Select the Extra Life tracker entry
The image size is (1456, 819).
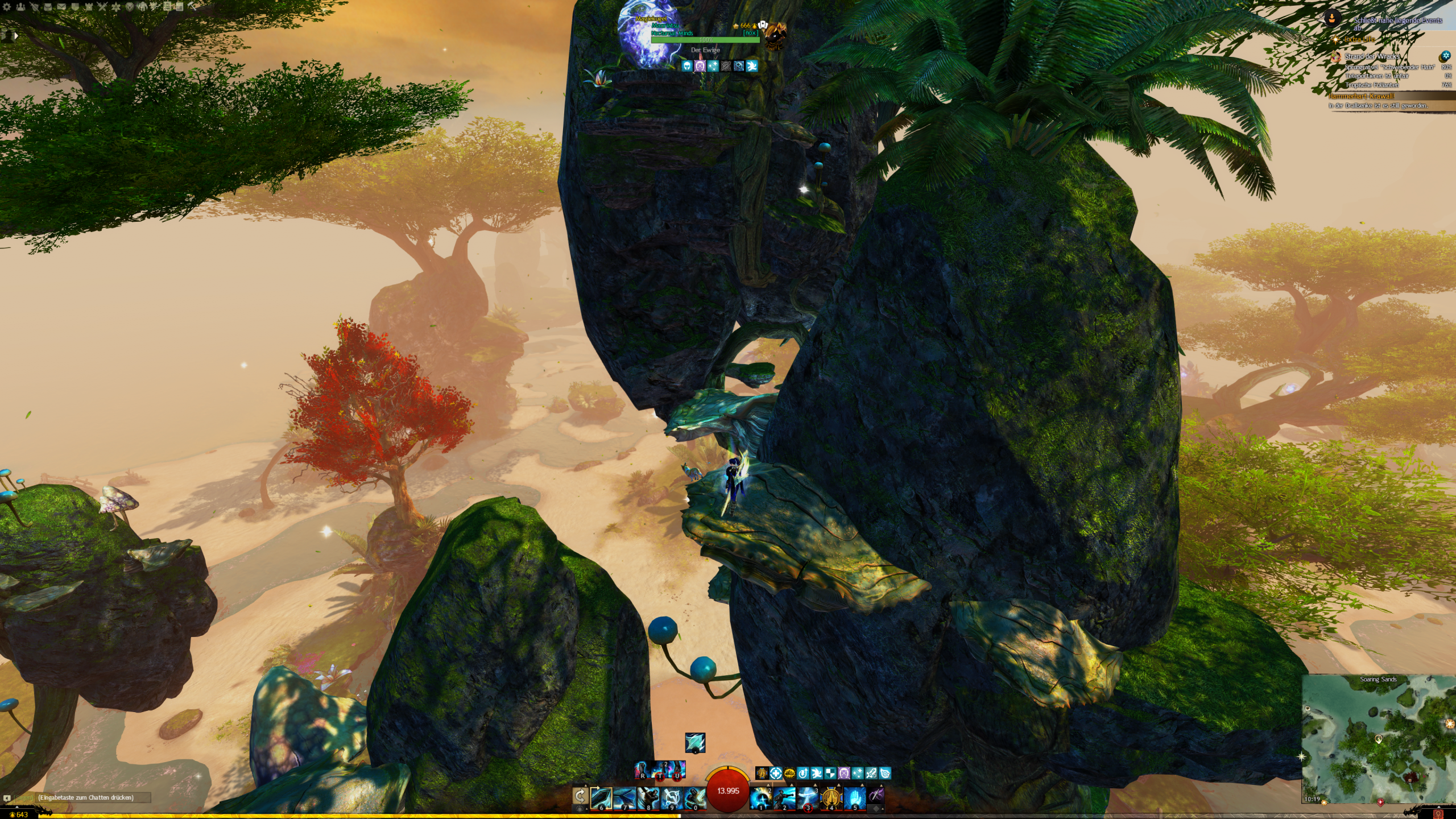pyautogui.click(x=1359, y=39)
